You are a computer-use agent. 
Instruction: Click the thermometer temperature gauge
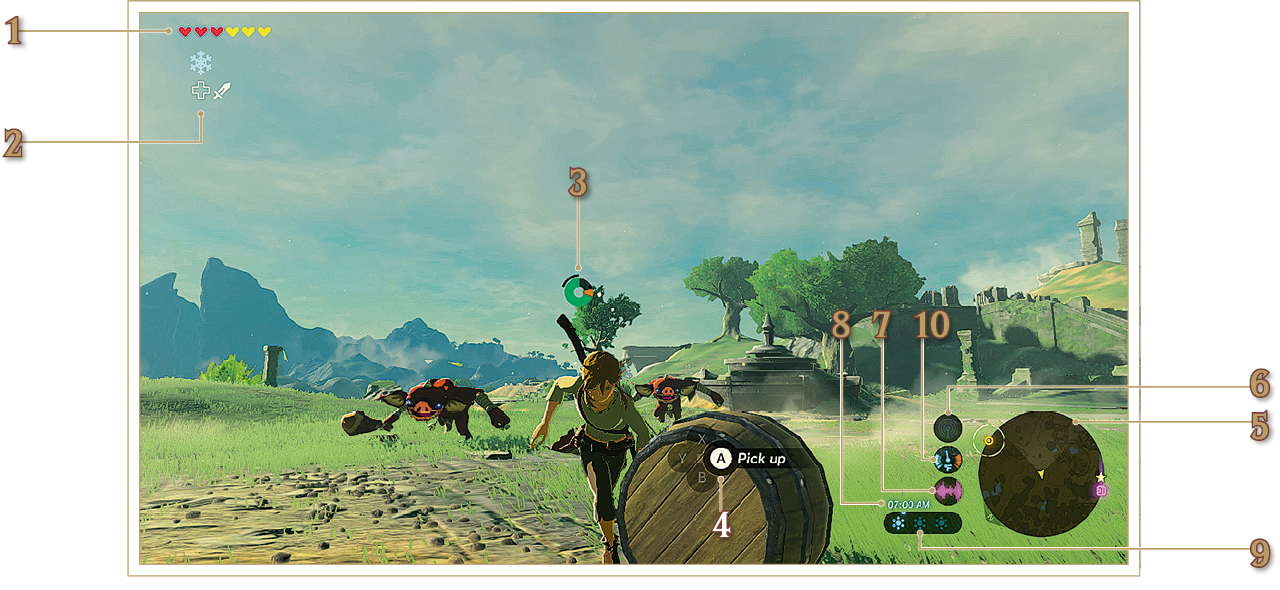point(948,459)
